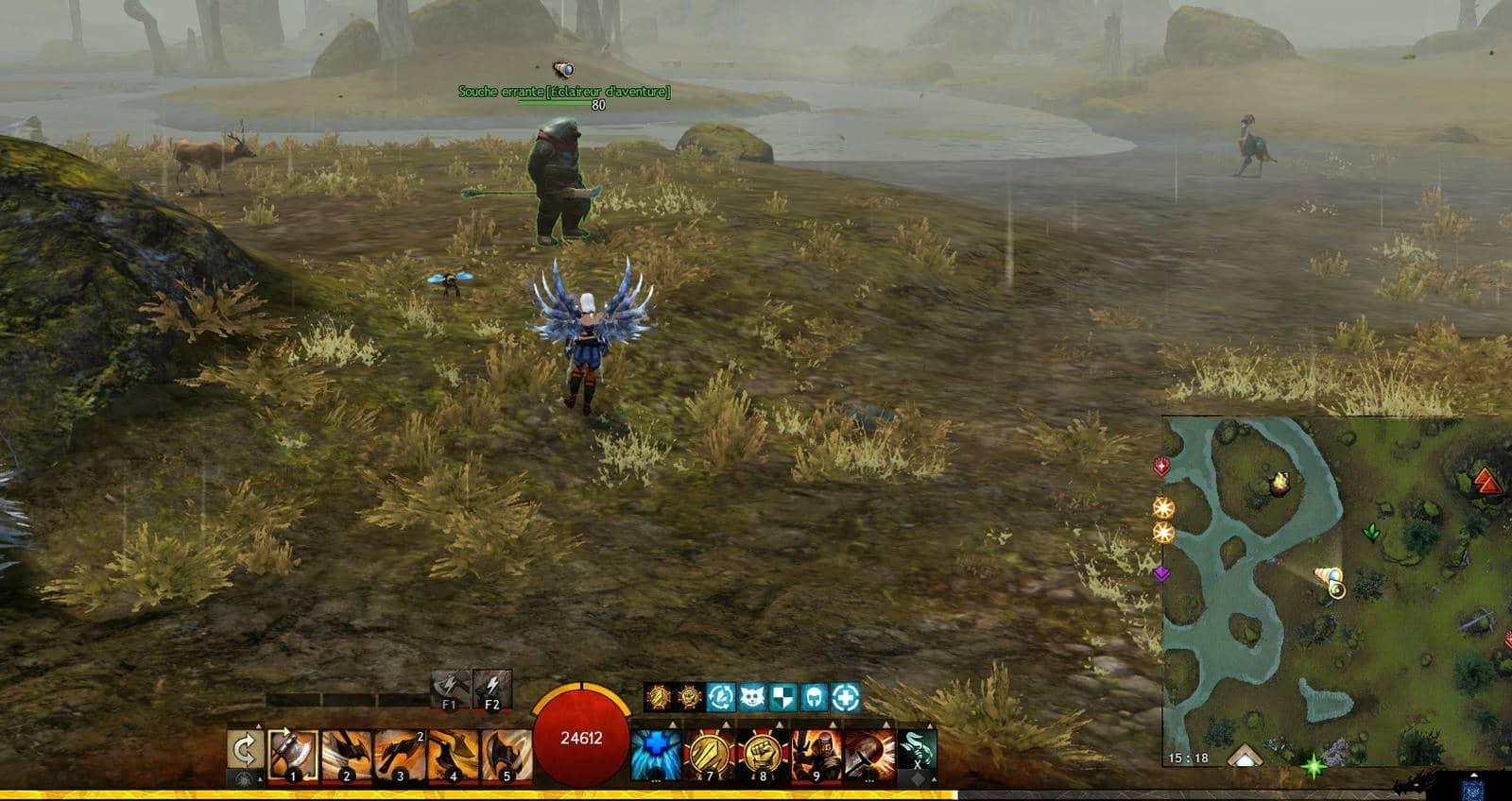This screenshot has height=801, width=1512.
Task: Select the green leaf marker on the minimap
Action: [1370, 533]
